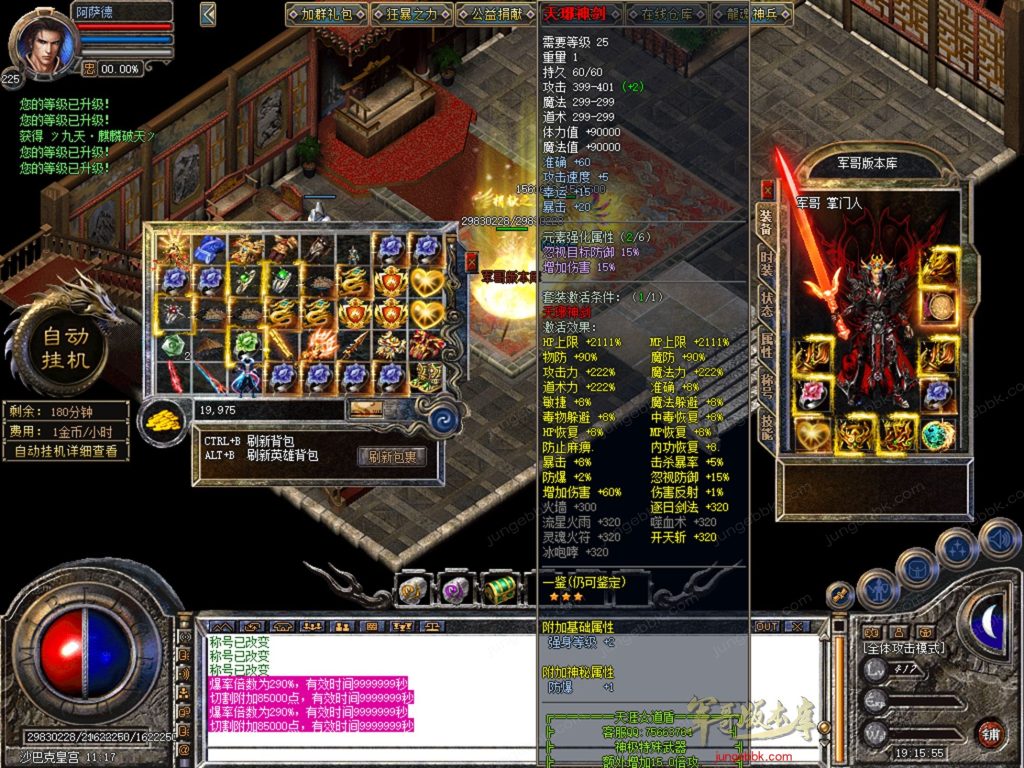The width and height of the screenshot is (1024, 768).
Task: Open the 狂暴之力 menu
Action: [x=411, y=14]
